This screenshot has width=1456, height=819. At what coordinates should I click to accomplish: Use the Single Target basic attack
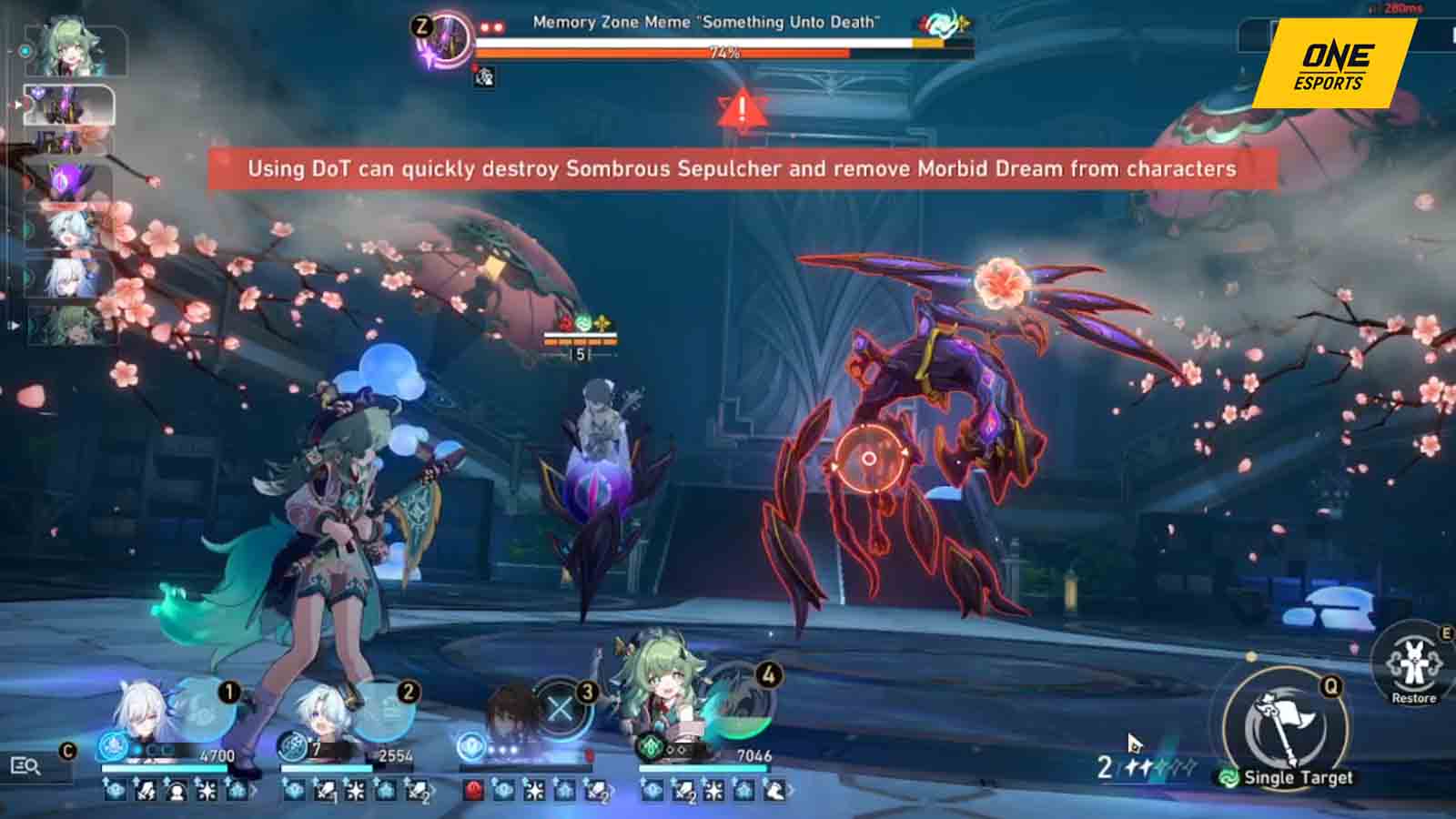click(x=1285, y=723)
